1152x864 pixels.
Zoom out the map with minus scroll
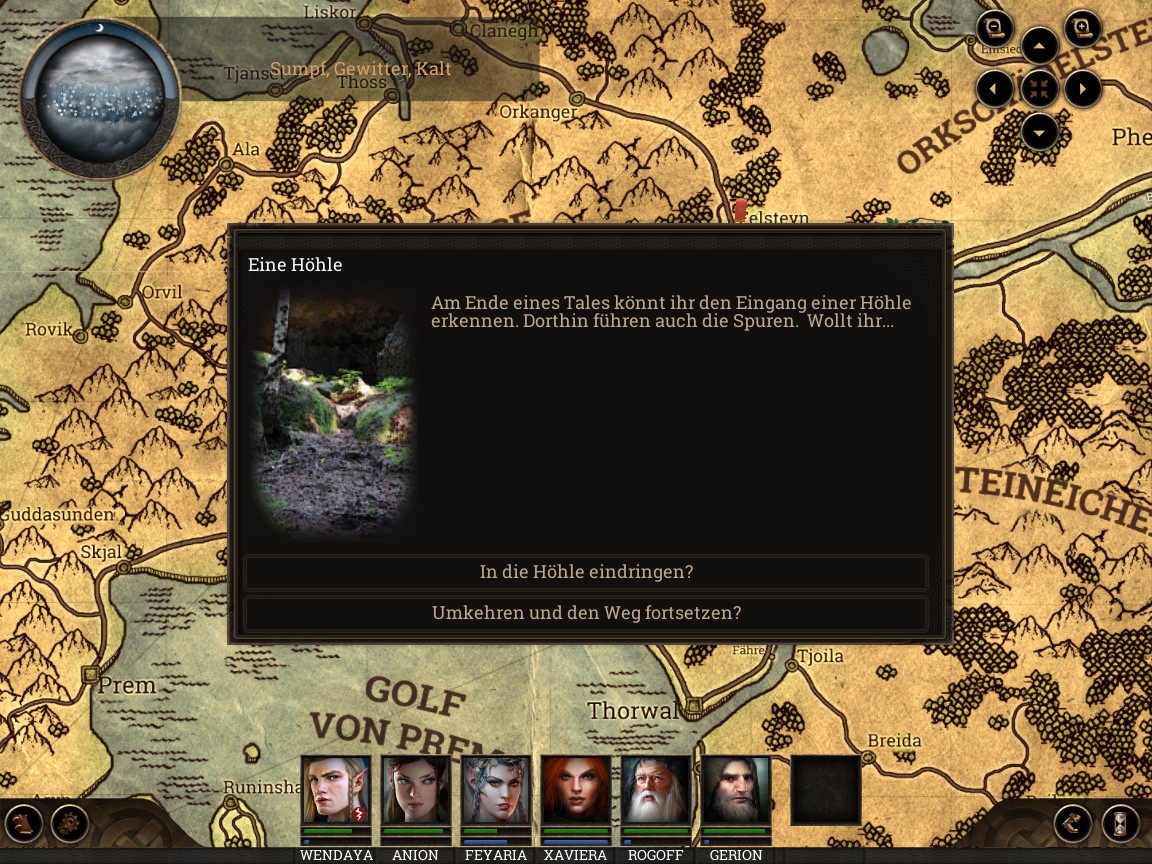[x=995, y=28]
